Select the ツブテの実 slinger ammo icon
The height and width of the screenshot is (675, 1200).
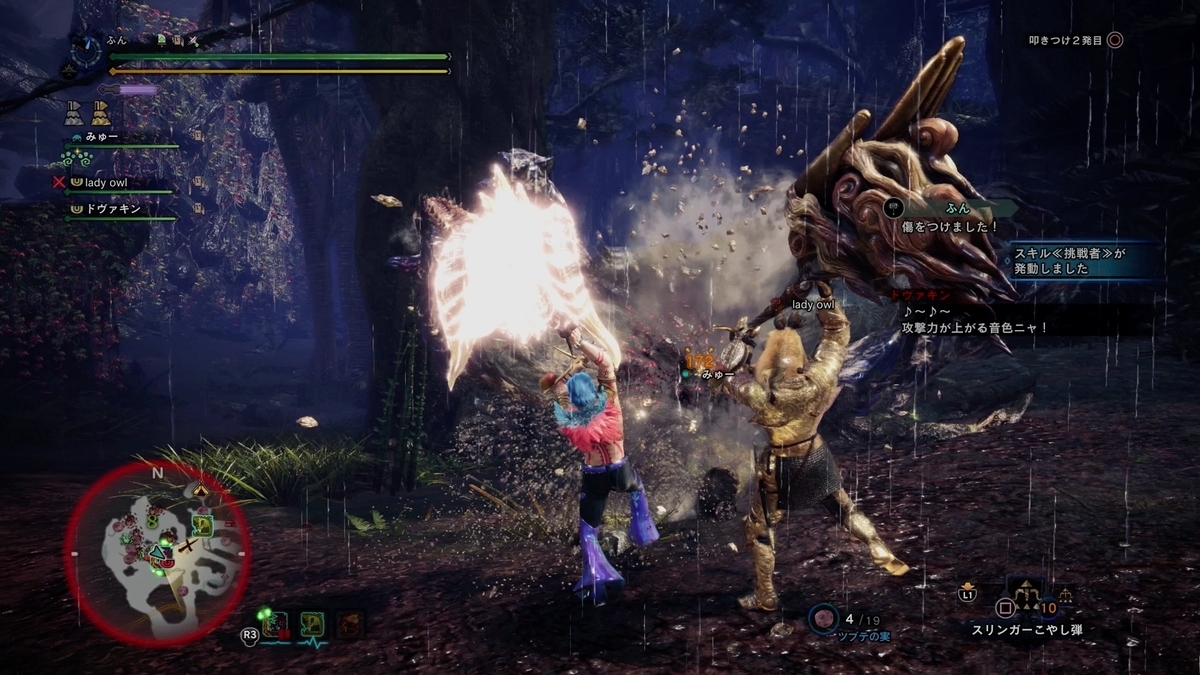[824, 618]
